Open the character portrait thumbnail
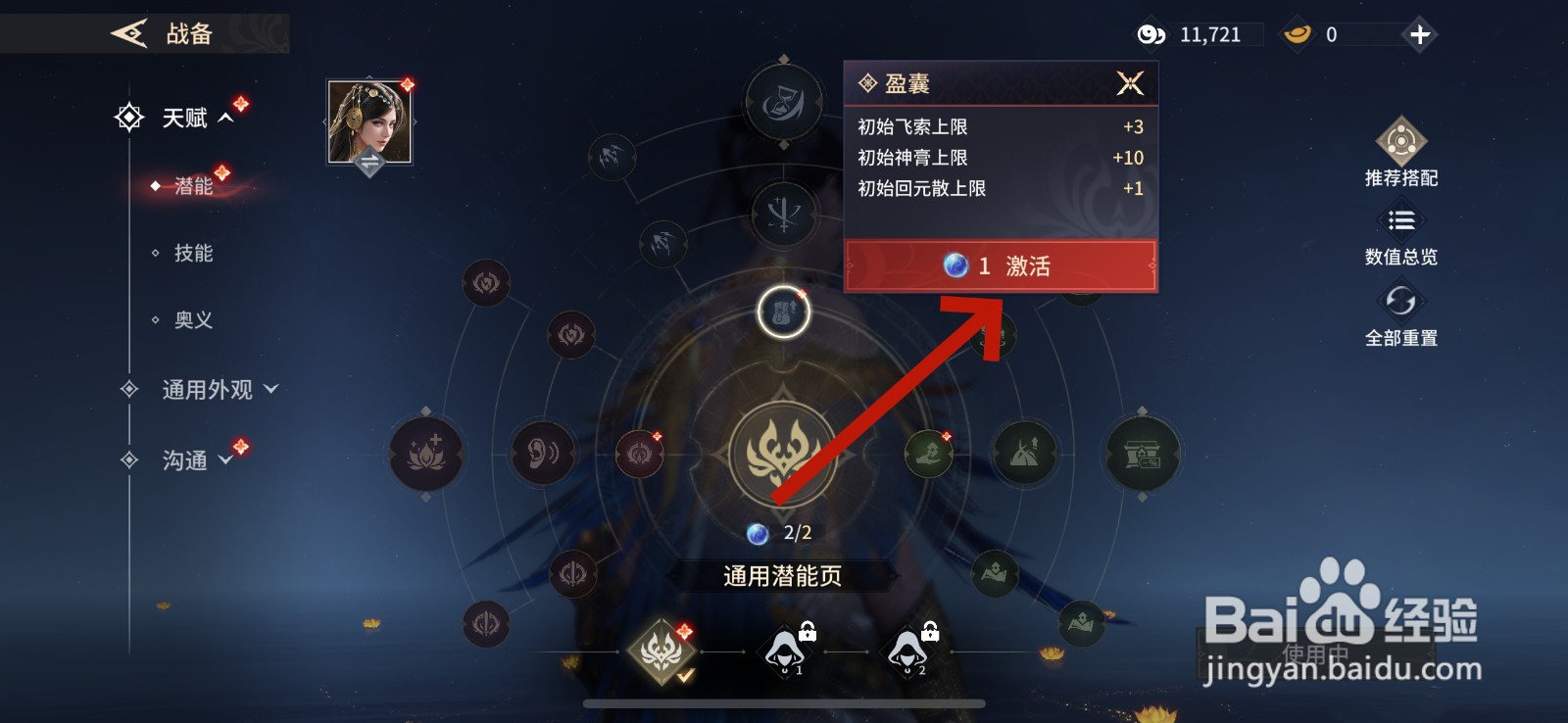 point(370,122)
